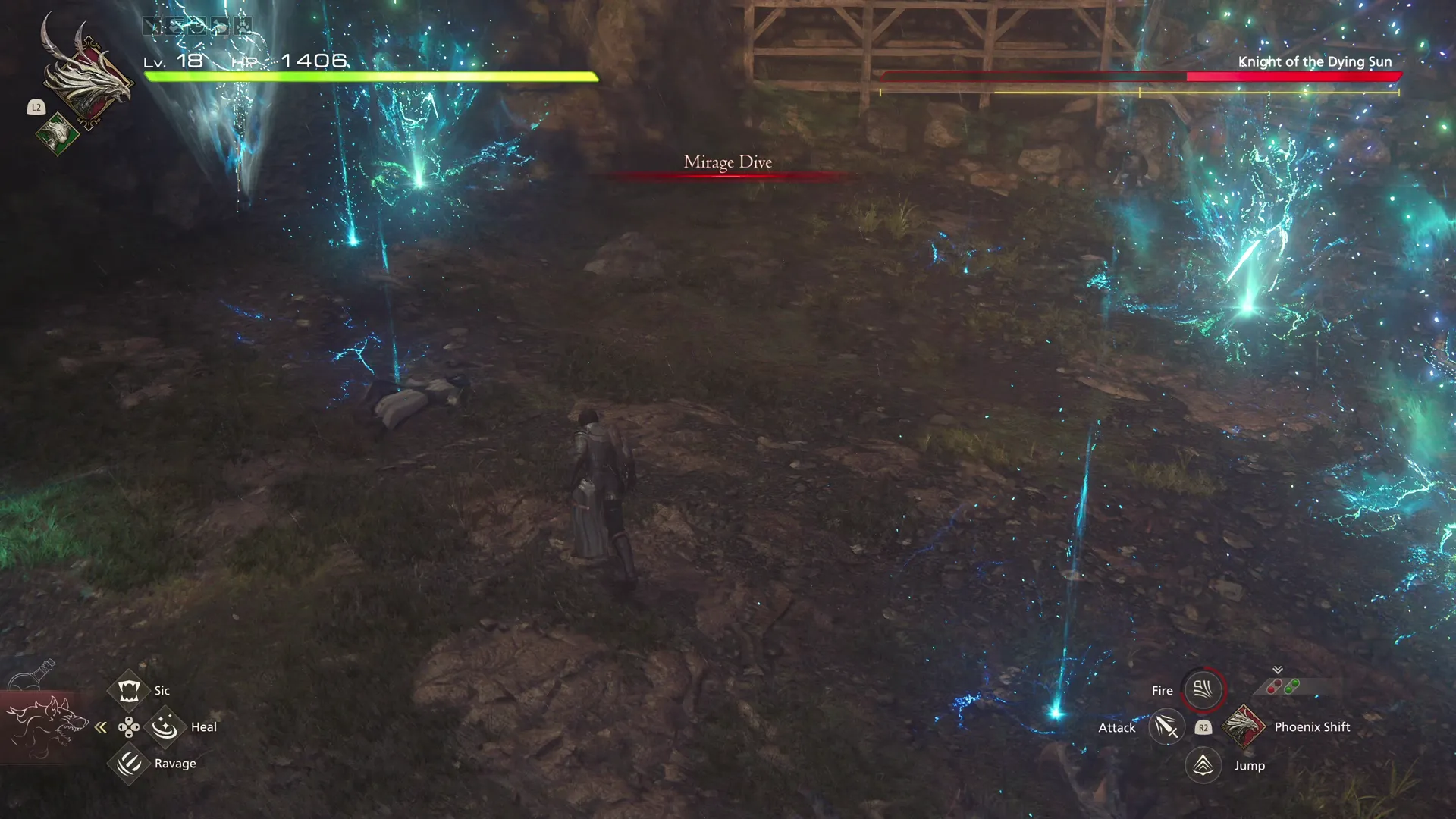Click the Ravage claw command icon

click(129, 763)
